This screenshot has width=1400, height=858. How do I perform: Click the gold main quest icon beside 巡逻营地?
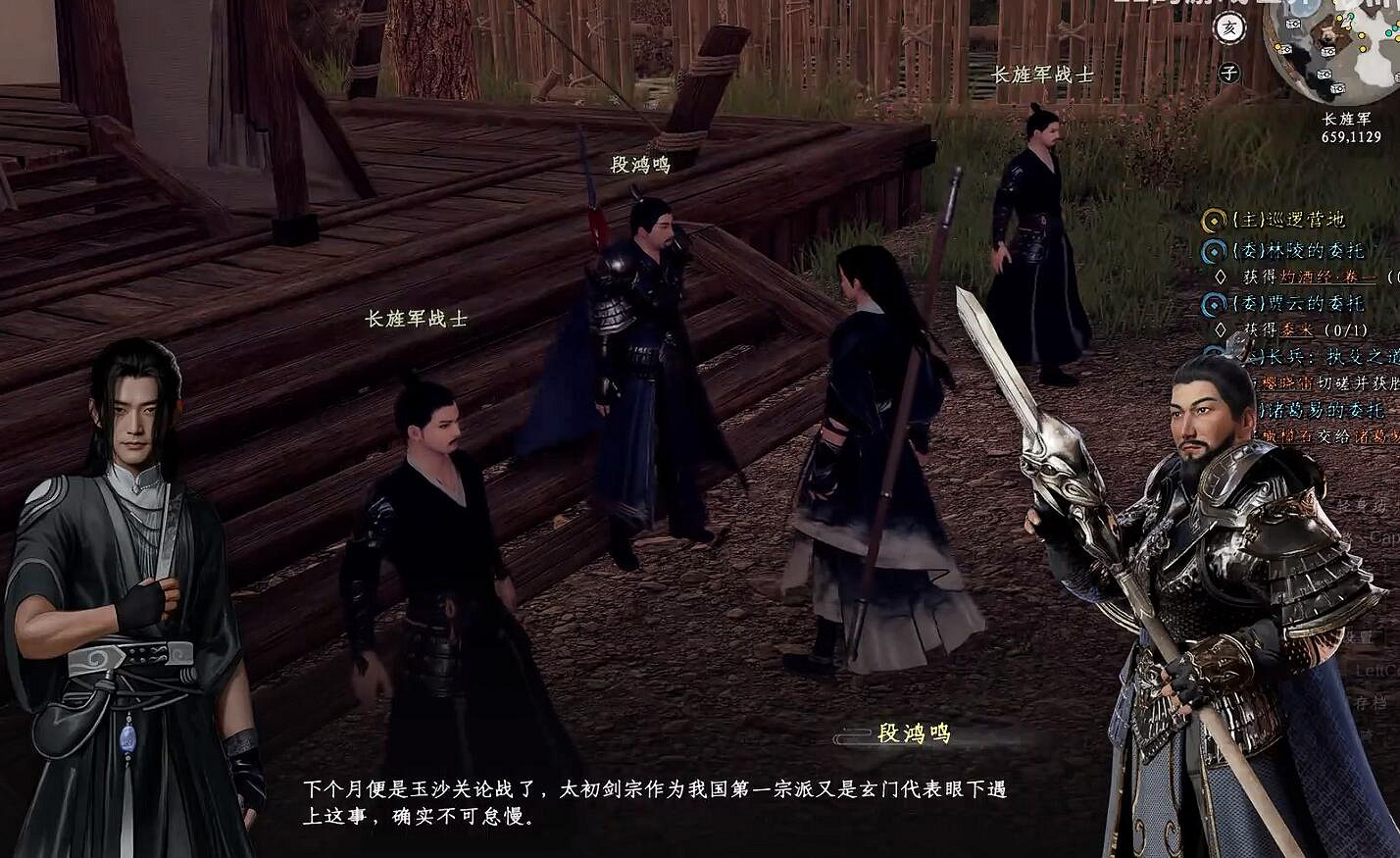click(x=1212, y=220)
